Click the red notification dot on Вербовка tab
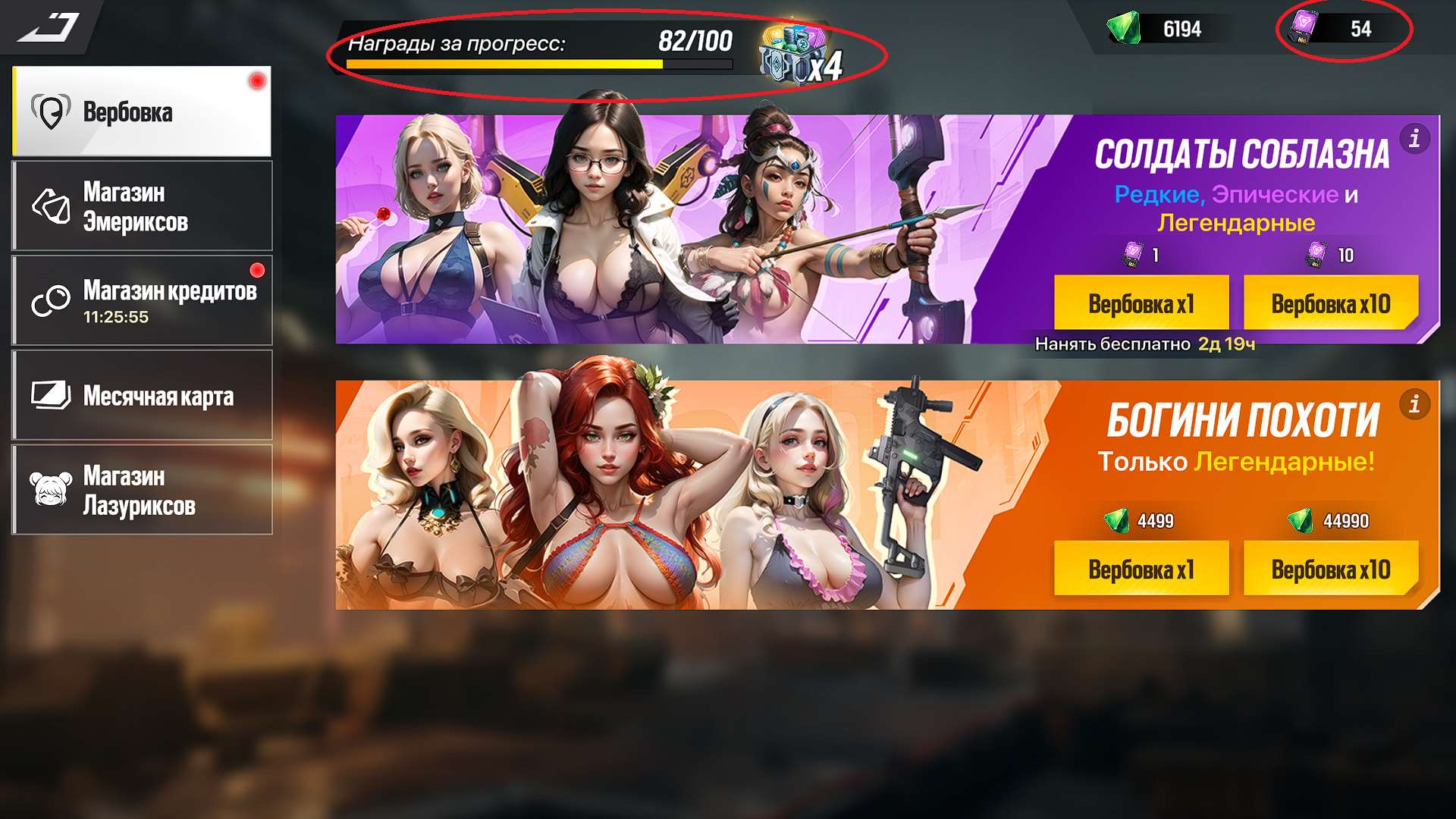The image size is (1456, 819). [x=256, y=78]
